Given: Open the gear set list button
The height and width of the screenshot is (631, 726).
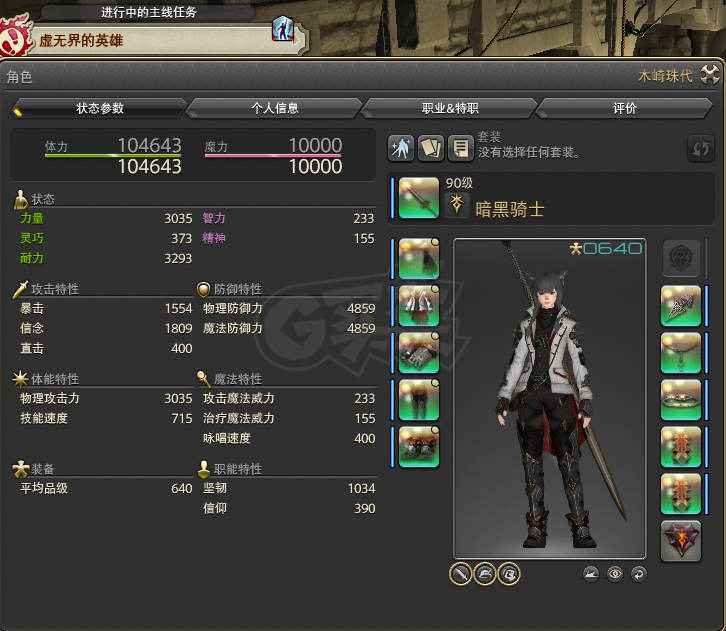Looking at the screenshot, I should [461, 148].
